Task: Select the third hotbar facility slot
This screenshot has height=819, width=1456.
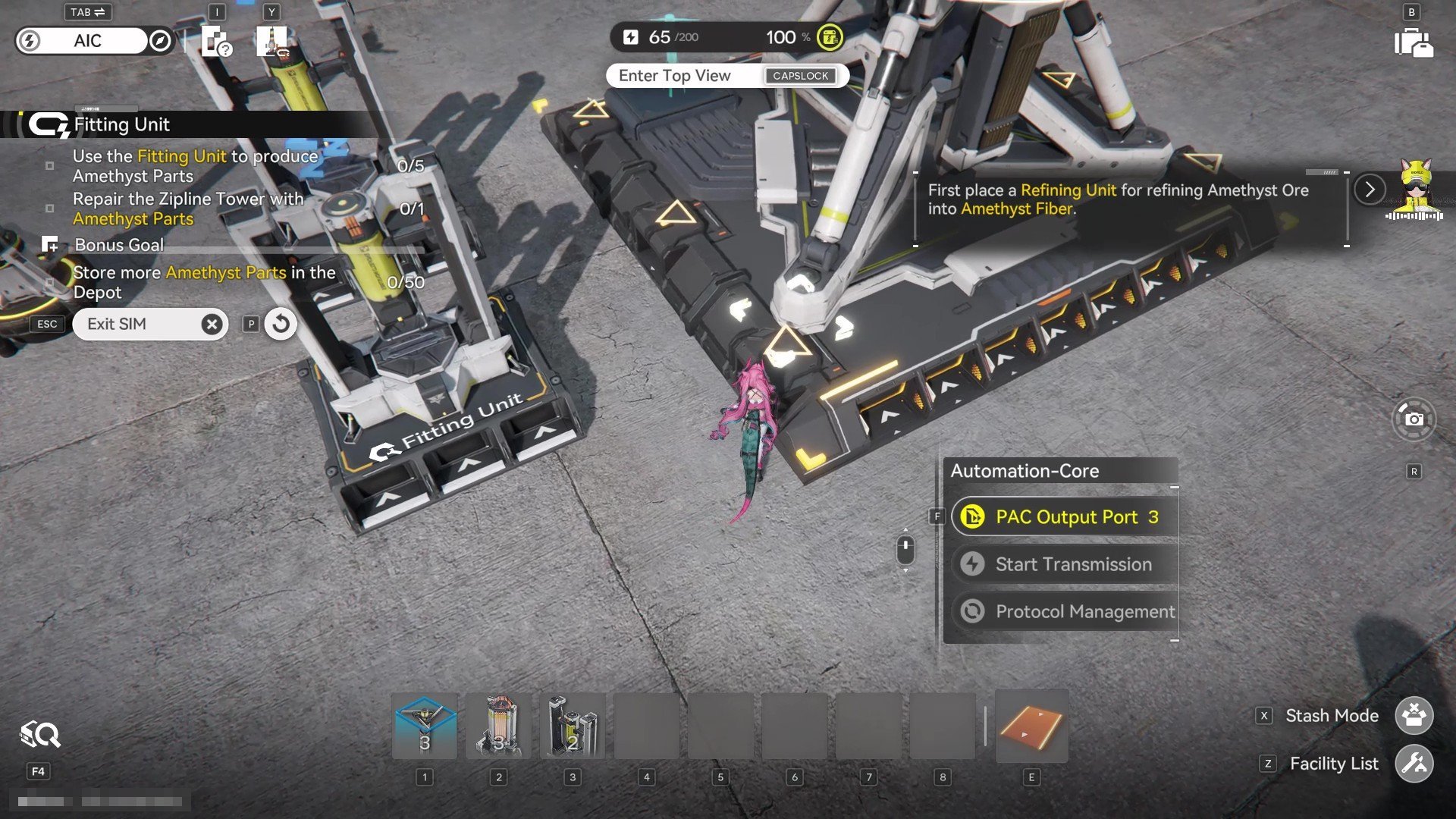Action: click(573, 726)
